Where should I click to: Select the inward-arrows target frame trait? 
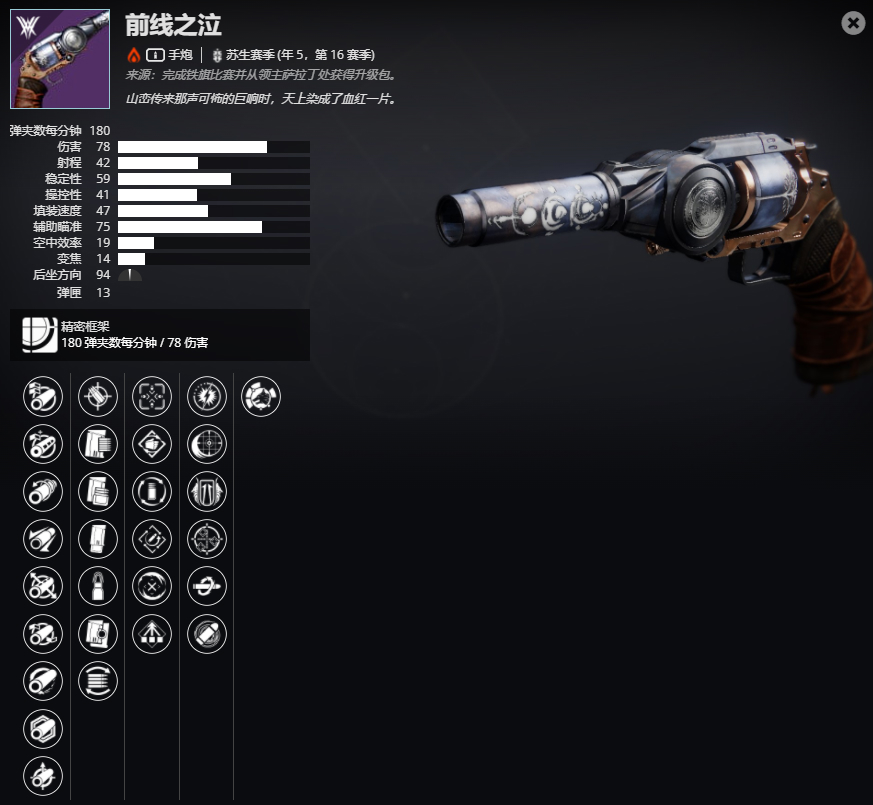click(152, 397)
